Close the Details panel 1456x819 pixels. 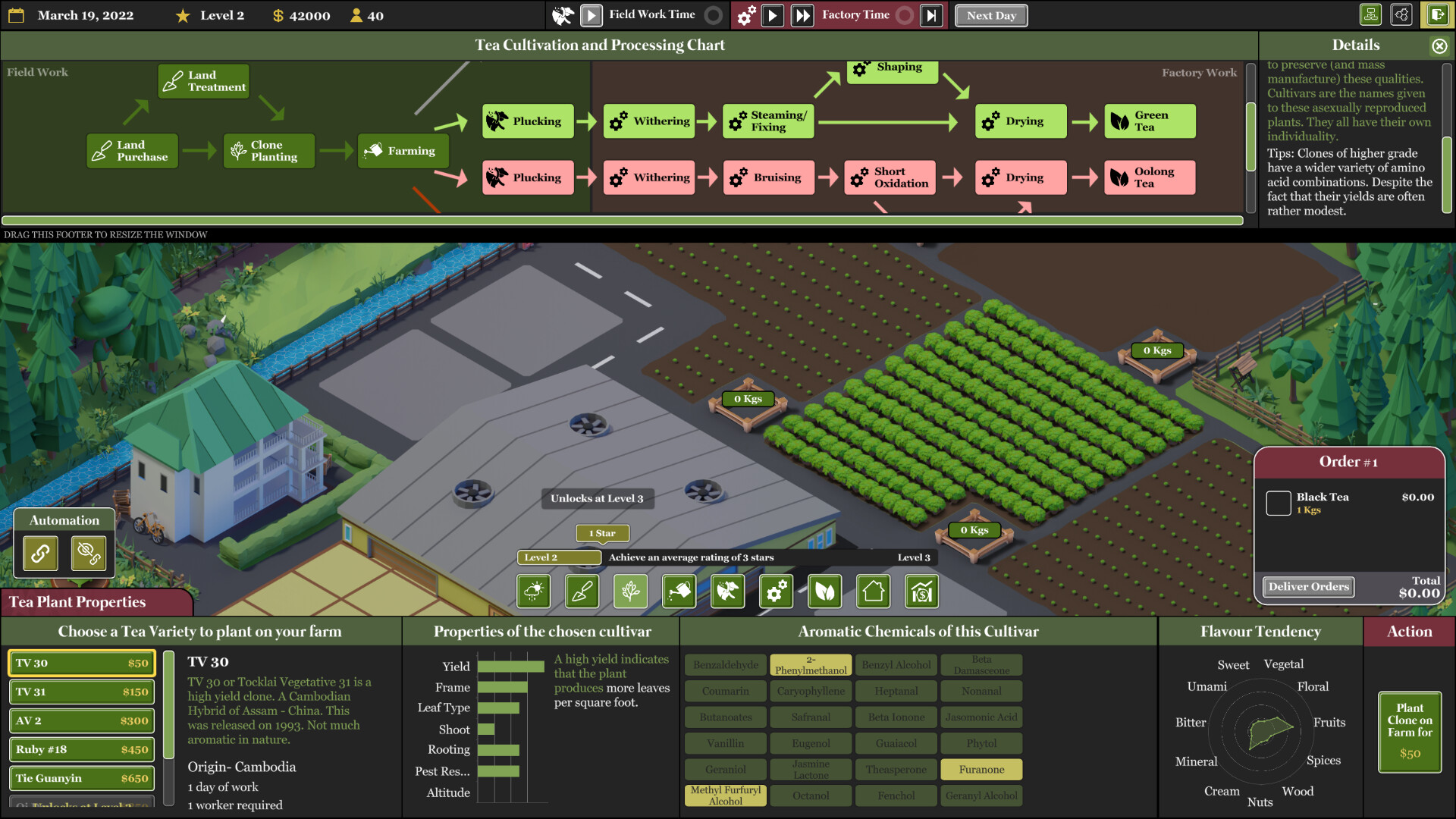point(1439,45)
